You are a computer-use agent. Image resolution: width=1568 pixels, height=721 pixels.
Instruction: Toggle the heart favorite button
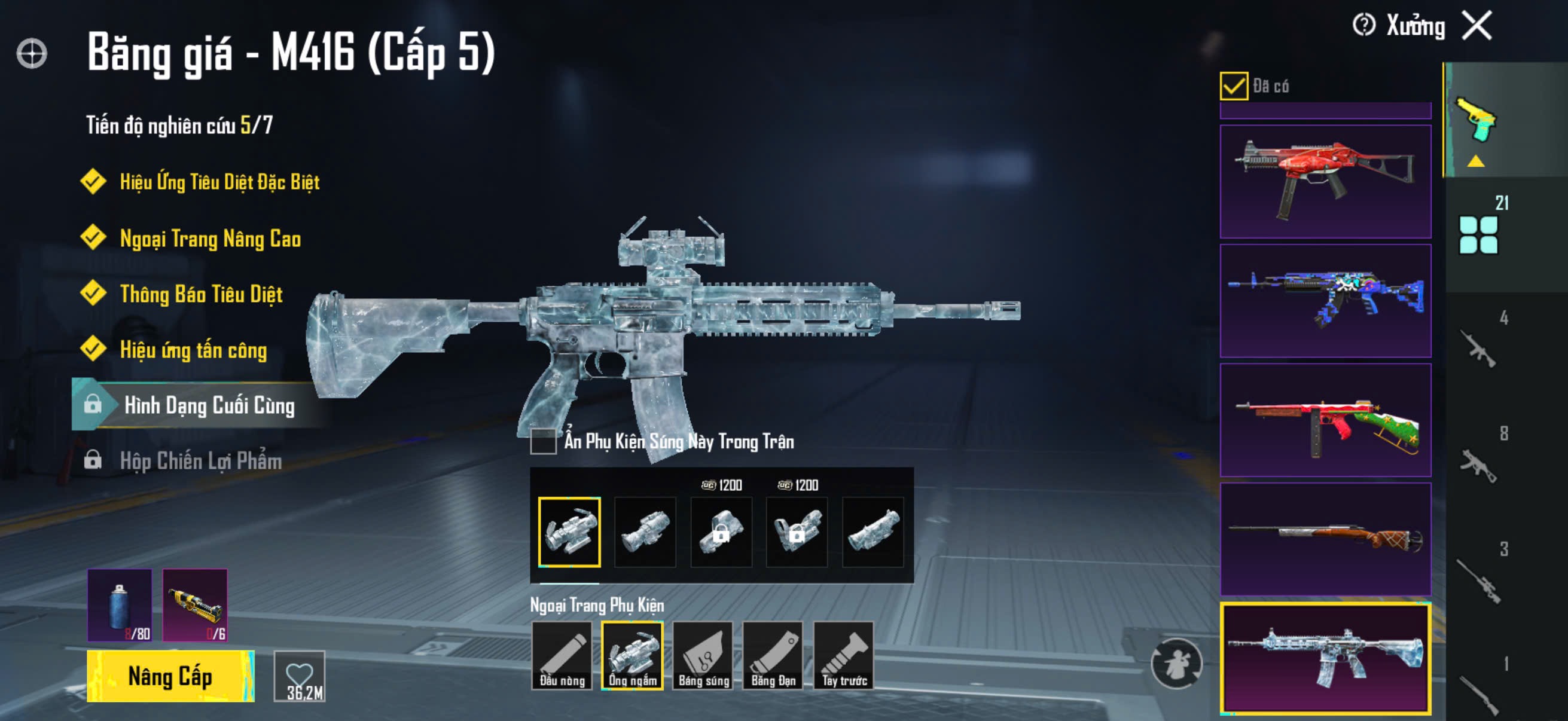pos(300,676)
